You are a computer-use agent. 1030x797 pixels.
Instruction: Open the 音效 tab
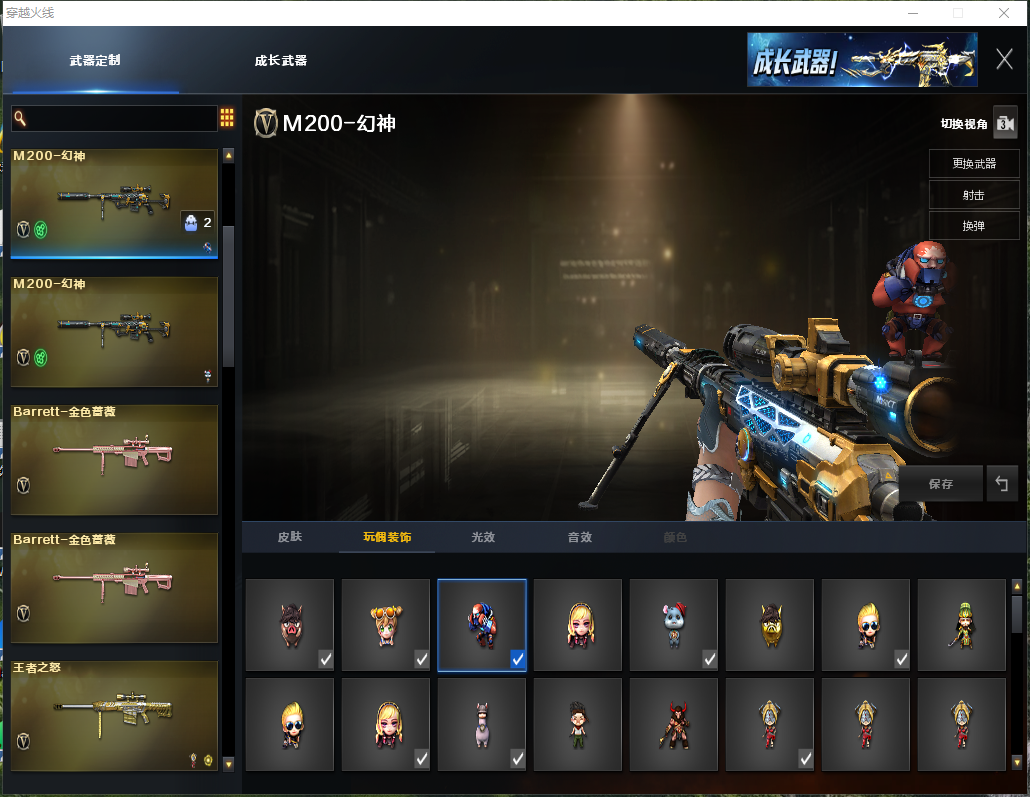tap(579, 538)
